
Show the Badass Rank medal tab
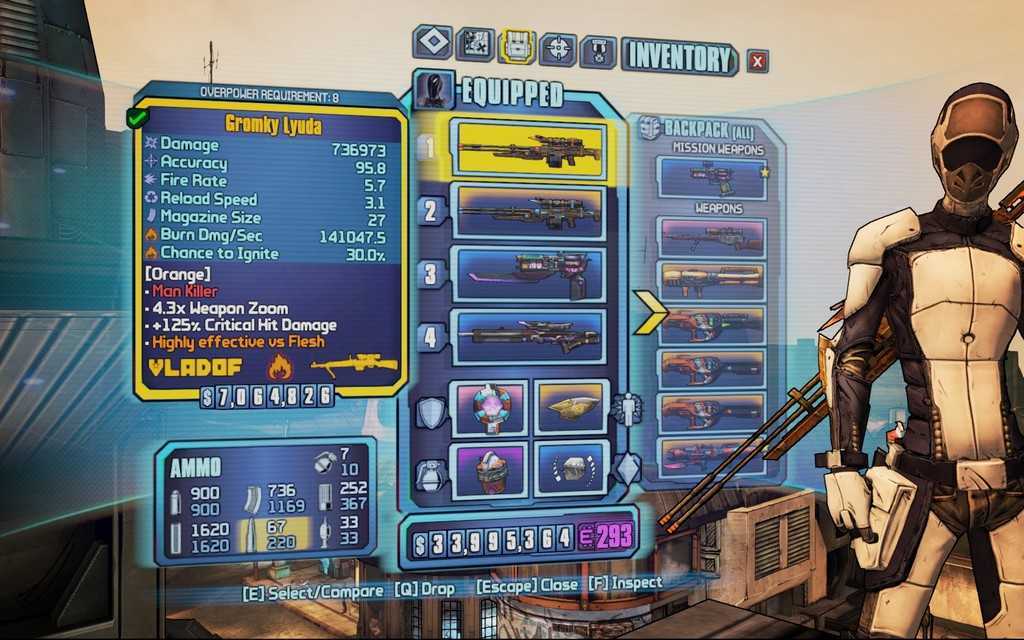point(598,46)
